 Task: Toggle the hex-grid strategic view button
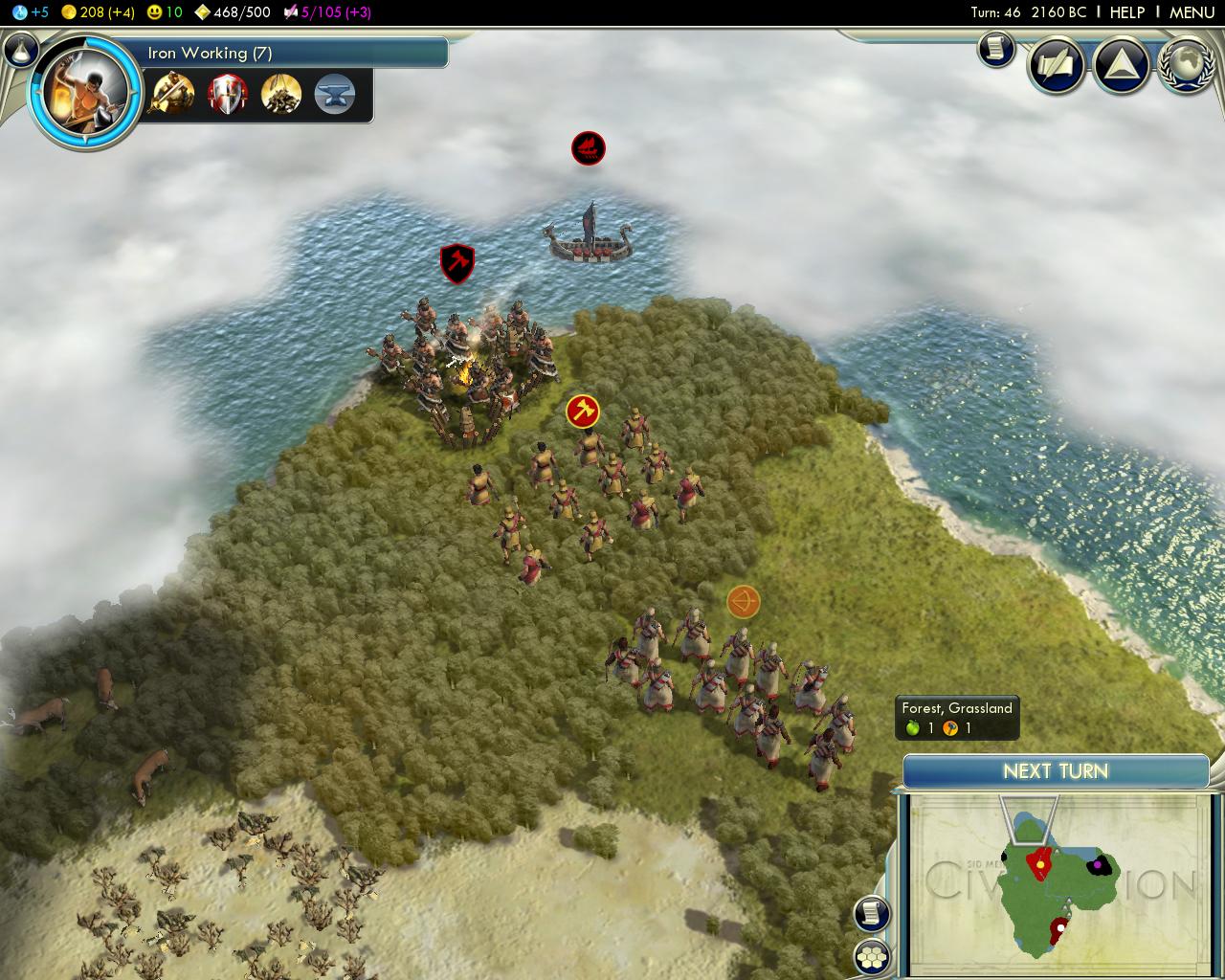point(871,956)
